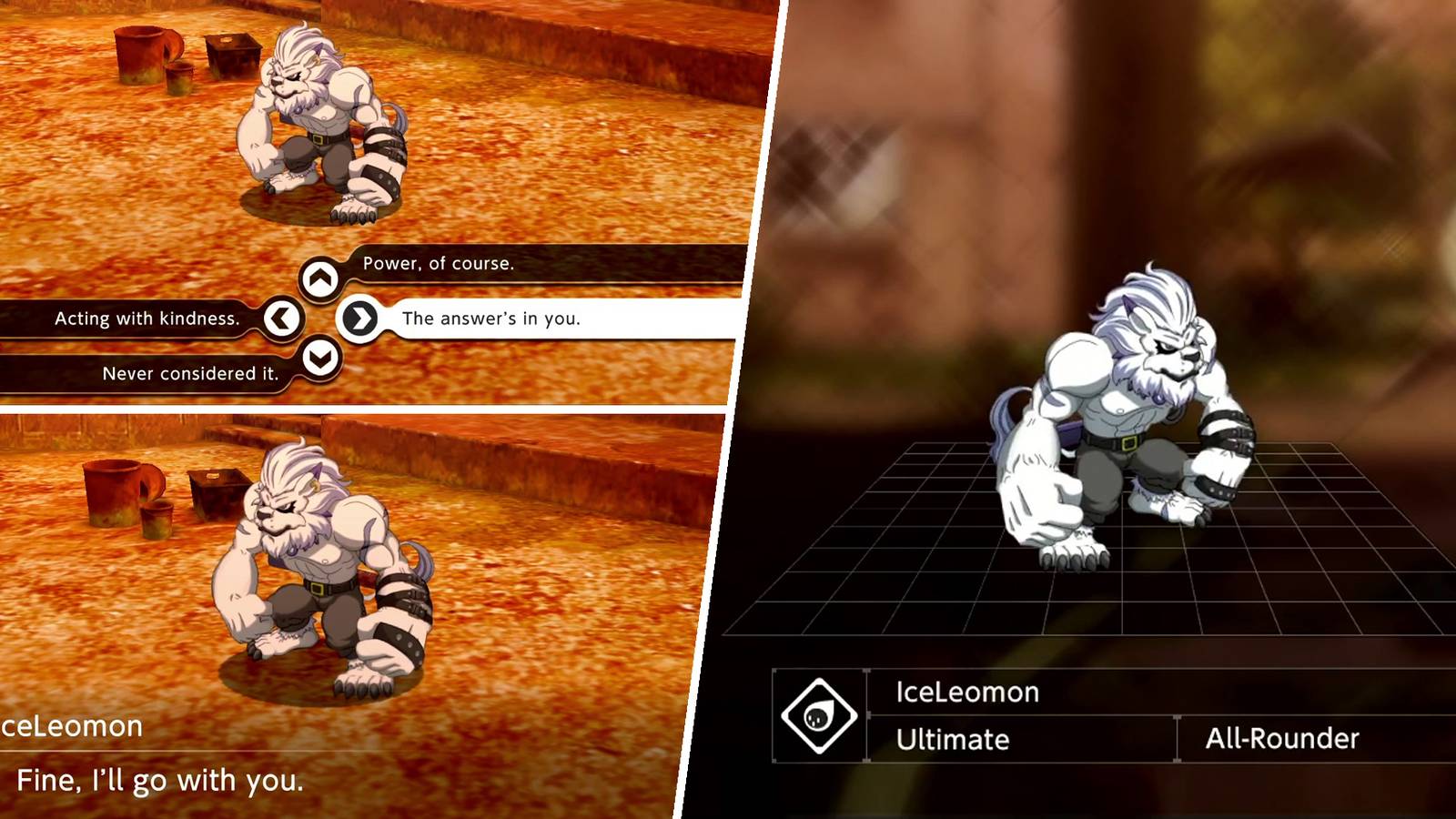Choose the 'Power, of course.' response
Screen dimensions: 1456x819
click(437, 265)
